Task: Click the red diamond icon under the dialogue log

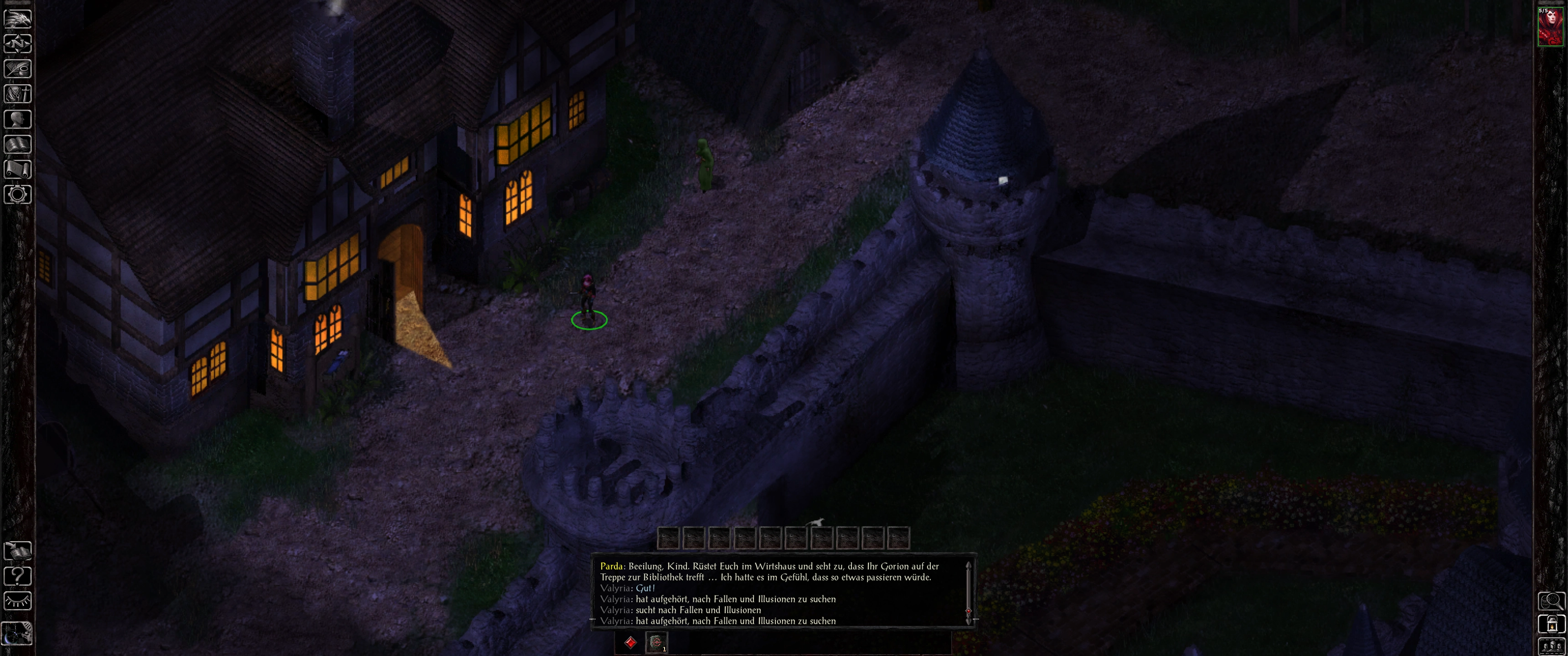Action: pos(630,642)
